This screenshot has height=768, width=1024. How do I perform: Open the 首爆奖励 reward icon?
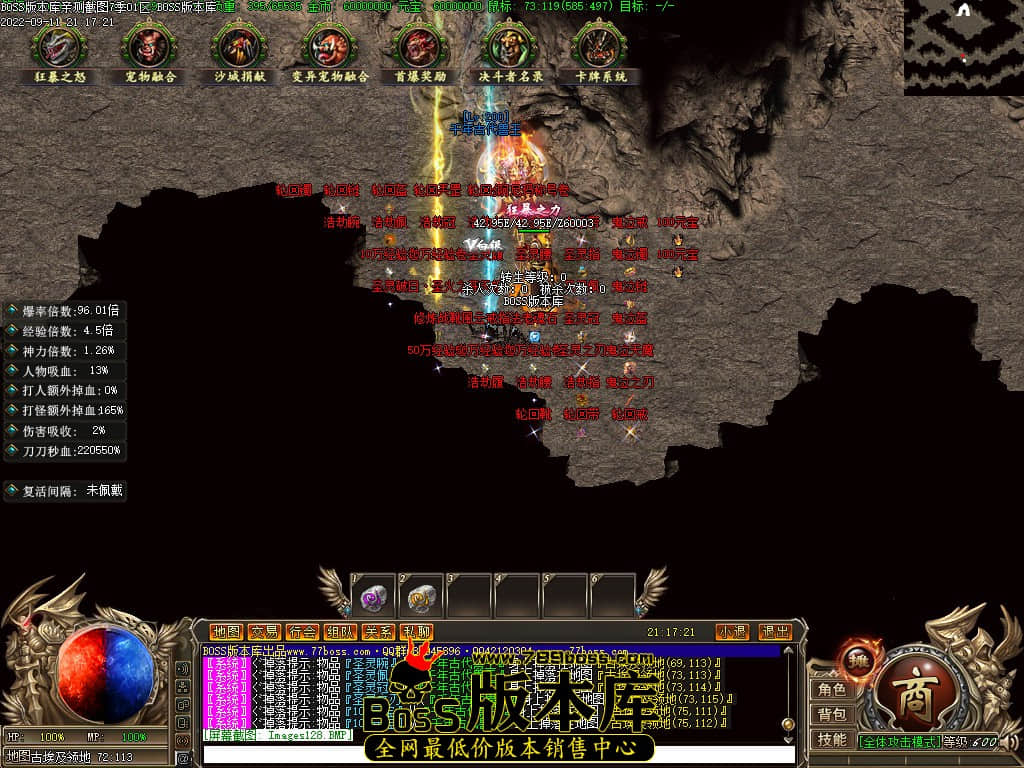(x=420, y=46)
